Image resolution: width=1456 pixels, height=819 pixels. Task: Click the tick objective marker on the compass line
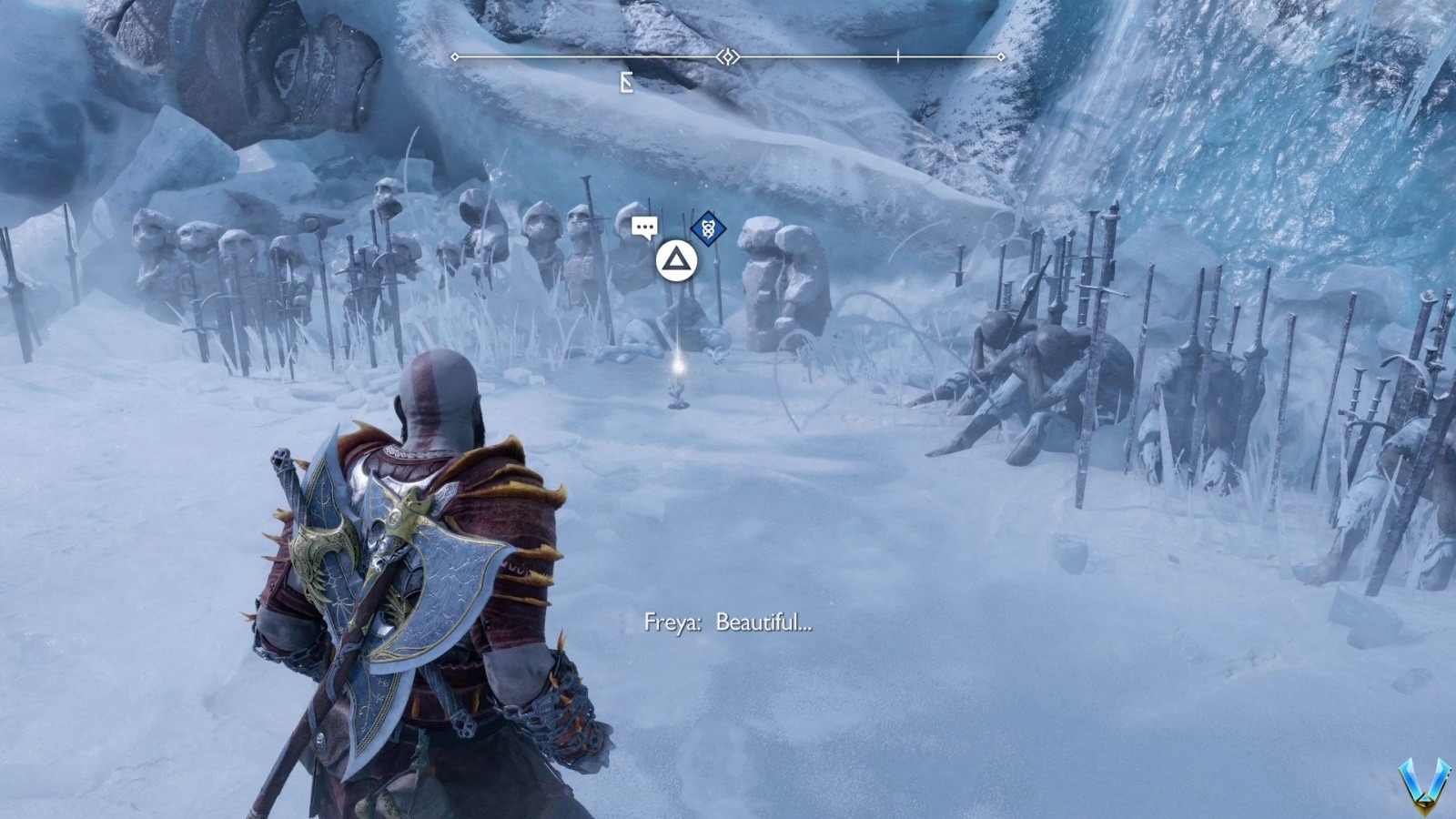click(896, 56)
